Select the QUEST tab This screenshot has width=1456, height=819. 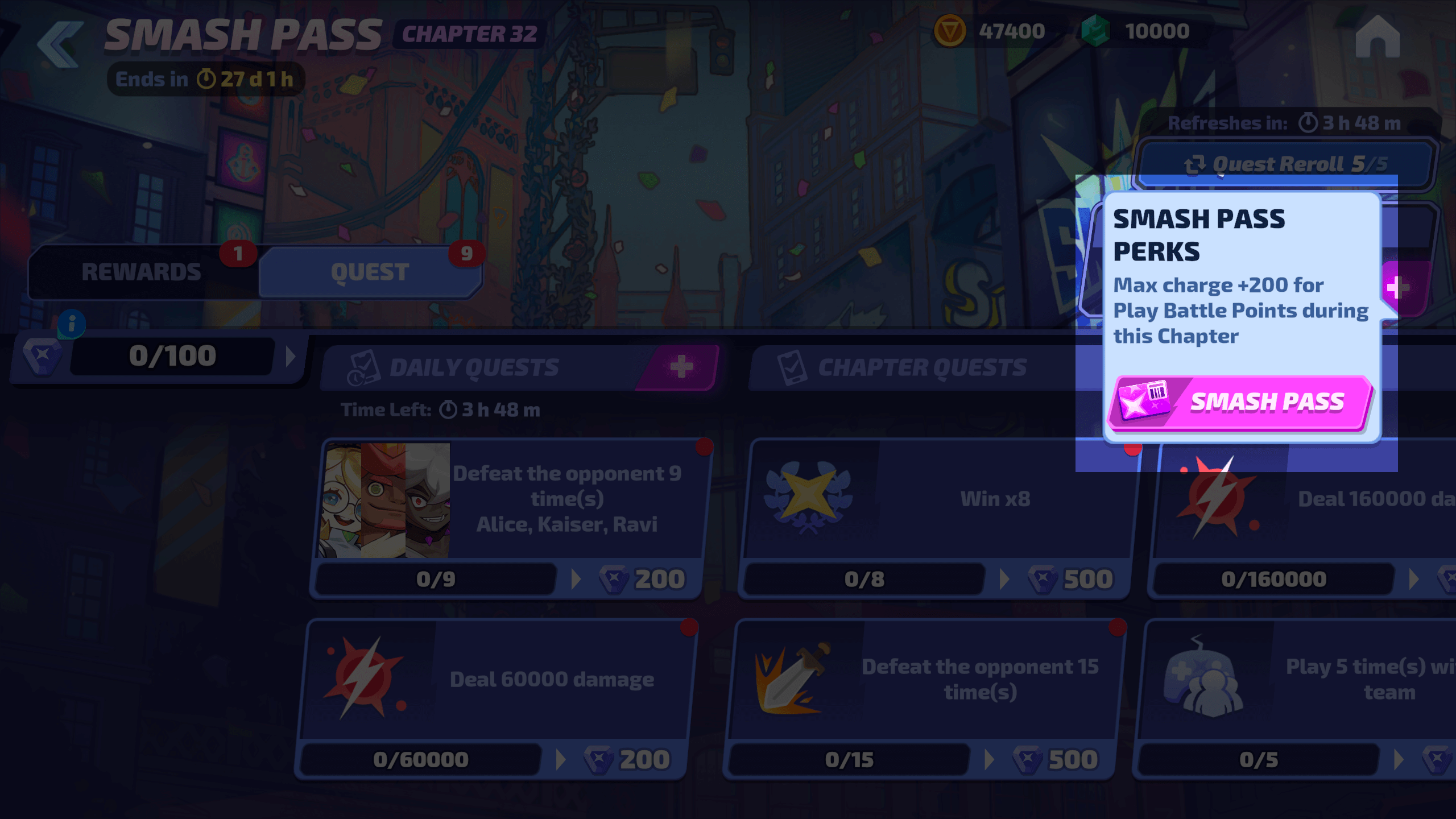[x=370, y=272]
